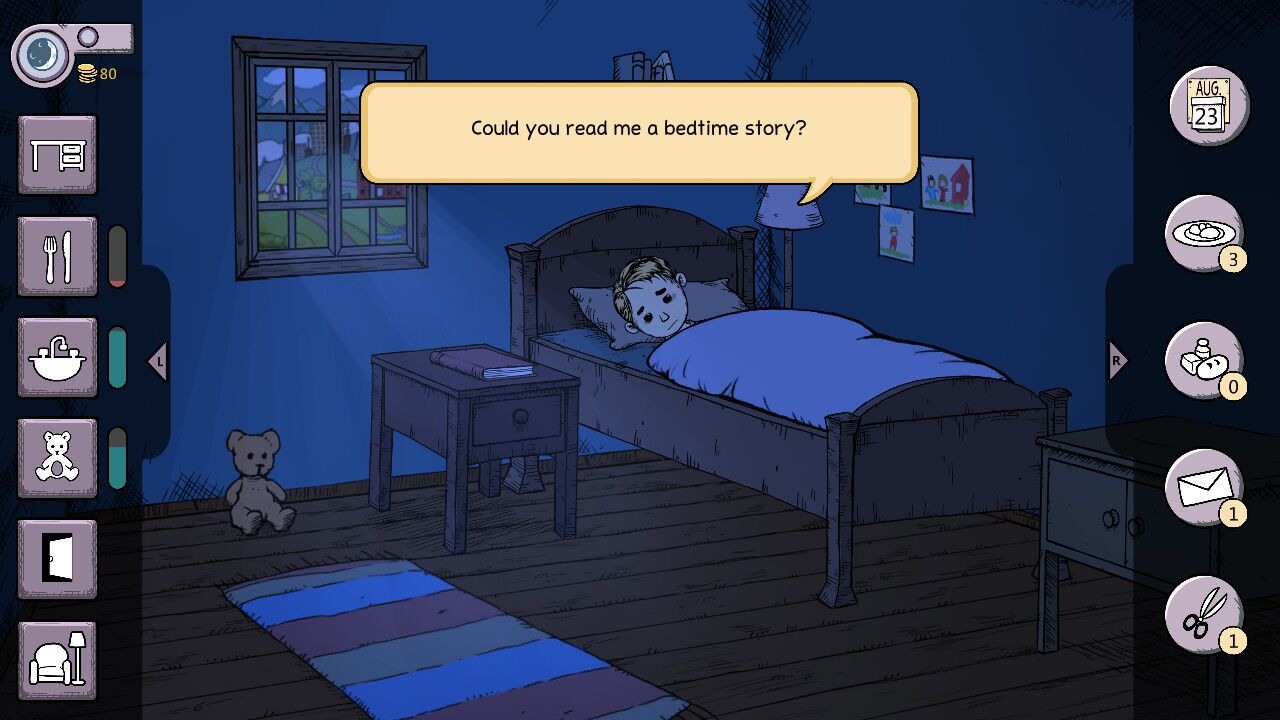Screen dimensions: 1280x720
Task: Open the living room lamp icon
Action: pyautogui.click(x=57, y=662)
